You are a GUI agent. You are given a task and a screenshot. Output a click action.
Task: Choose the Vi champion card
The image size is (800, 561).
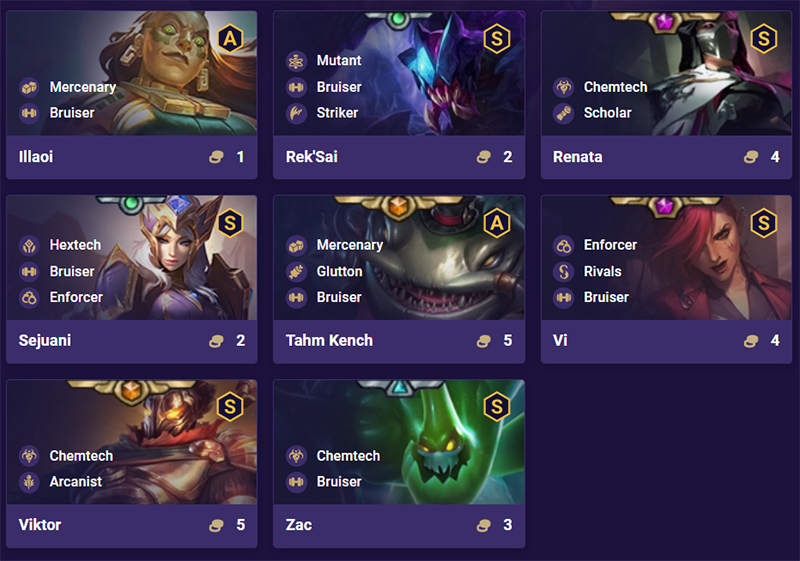click(665, 279)
